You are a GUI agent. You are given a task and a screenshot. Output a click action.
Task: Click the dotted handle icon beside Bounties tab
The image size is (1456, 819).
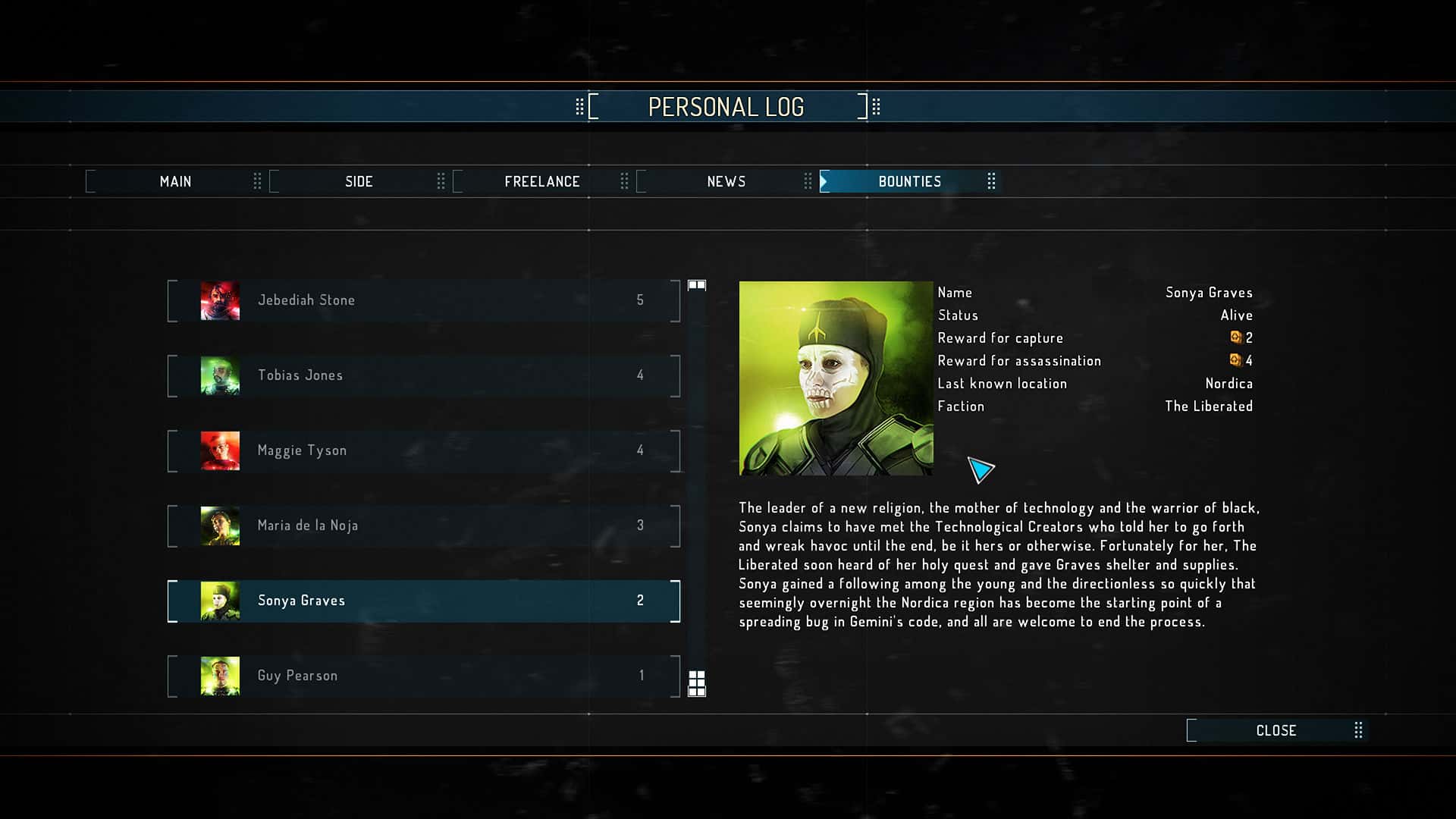tap(992, 181)
